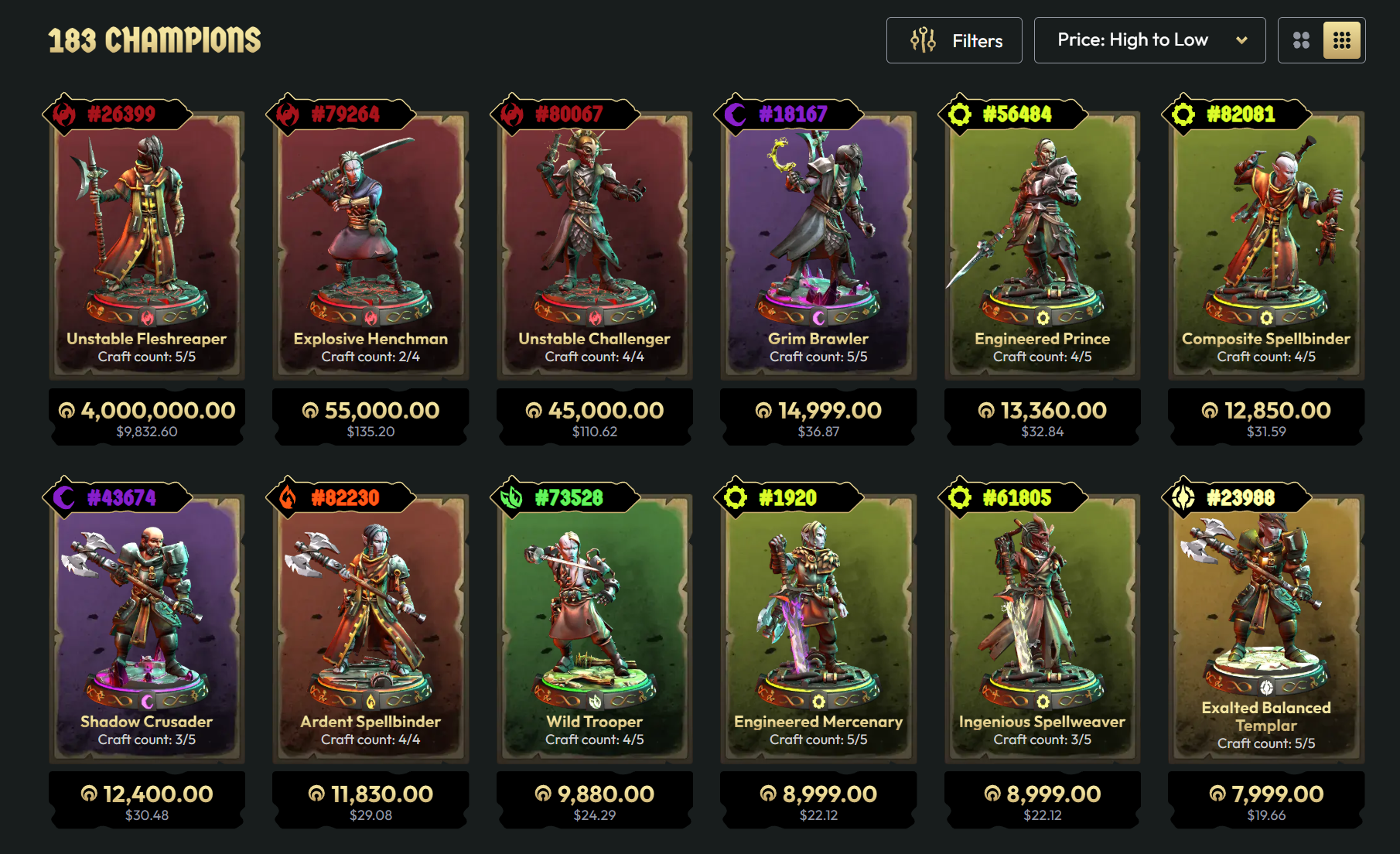Image resolution: width=1400 pixels, height=854 pixels.
Task: View the Ingenious Spellweaver champion card
Action: [1042, 623]
